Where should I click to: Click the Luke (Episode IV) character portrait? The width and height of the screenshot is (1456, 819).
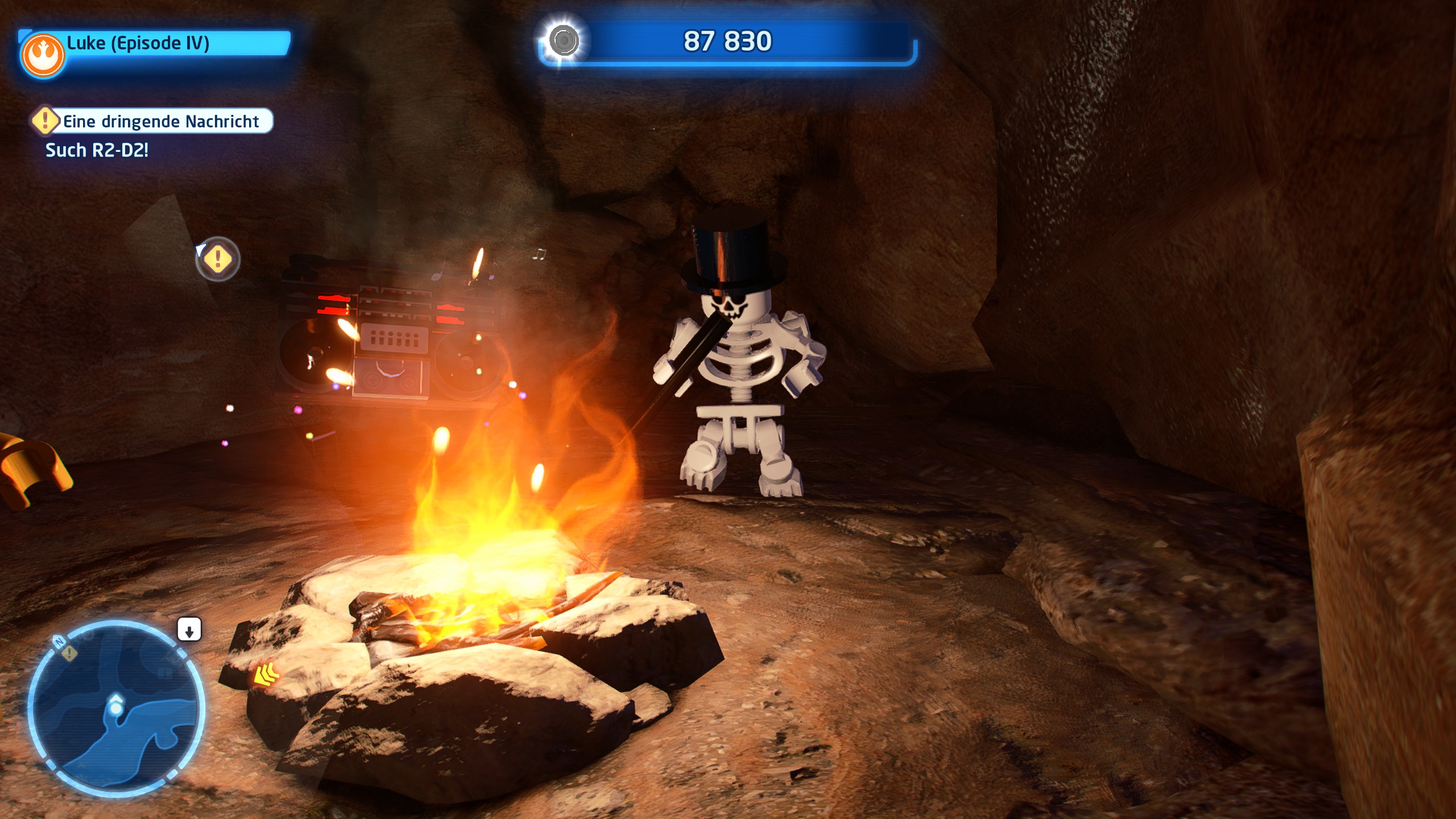coord(43,56)
